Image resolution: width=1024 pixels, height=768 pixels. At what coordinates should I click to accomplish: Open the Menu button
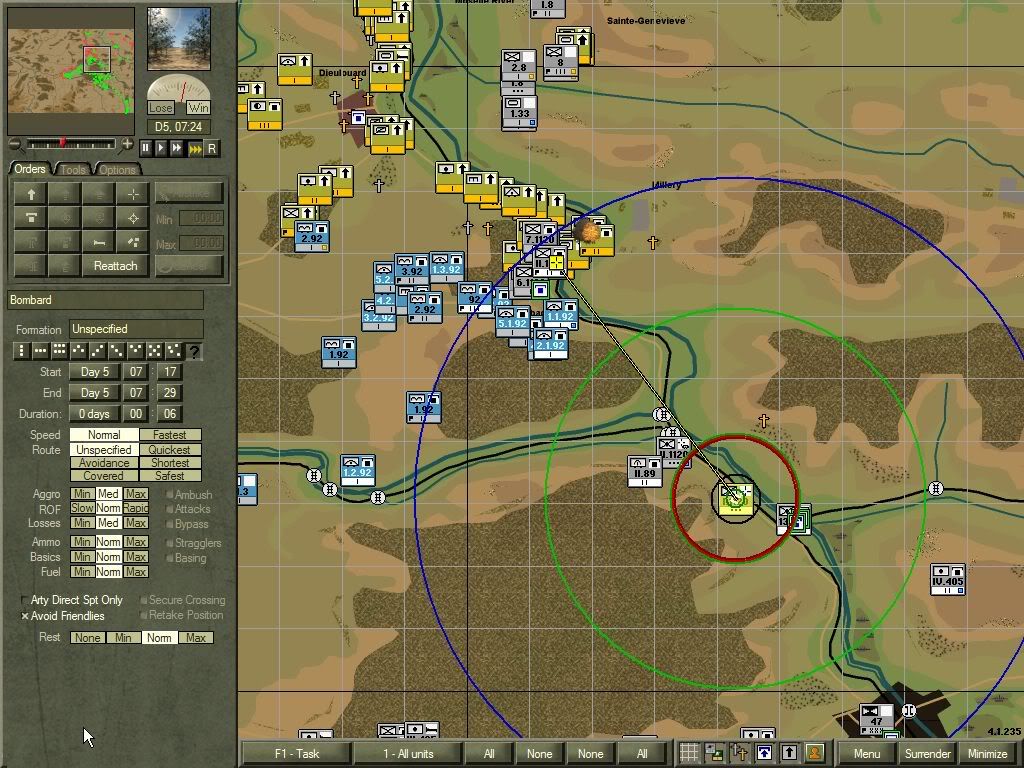coord(866,753)
